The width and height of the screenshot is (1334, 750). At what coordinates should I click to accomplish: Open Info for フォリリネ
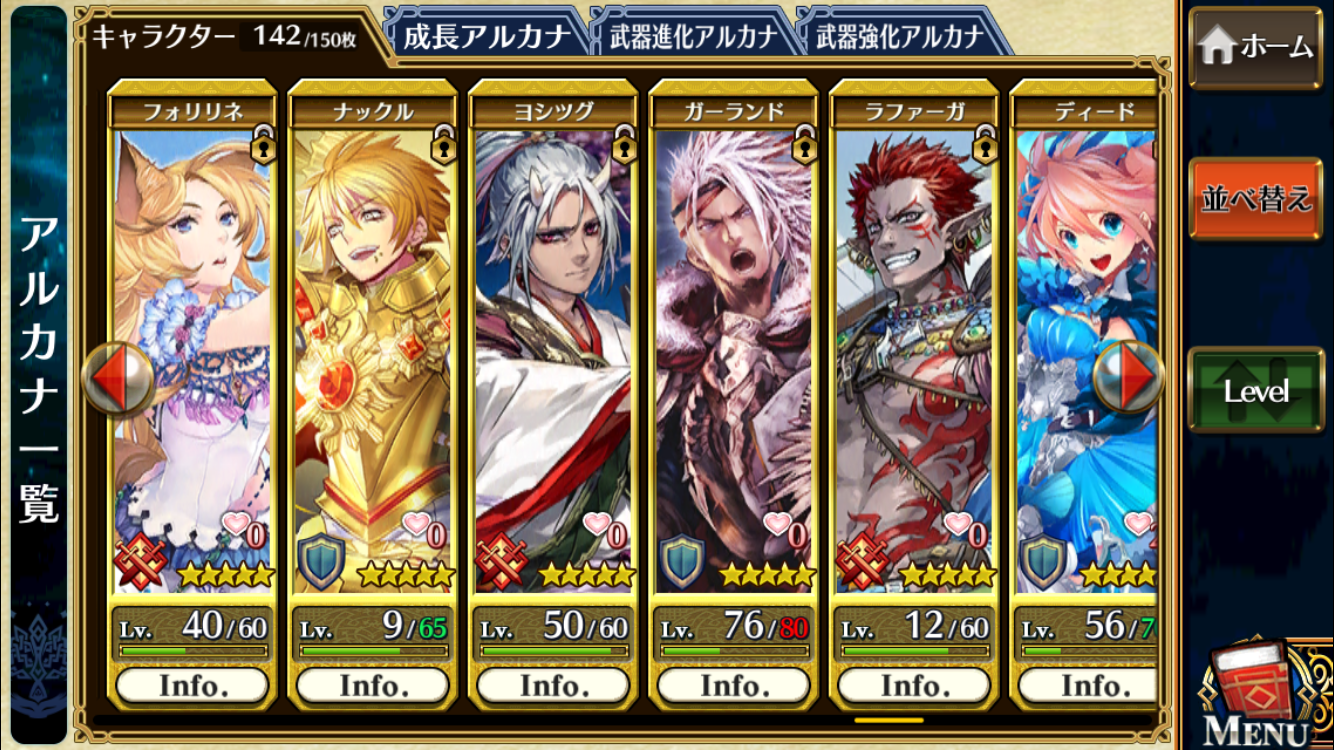192,686
